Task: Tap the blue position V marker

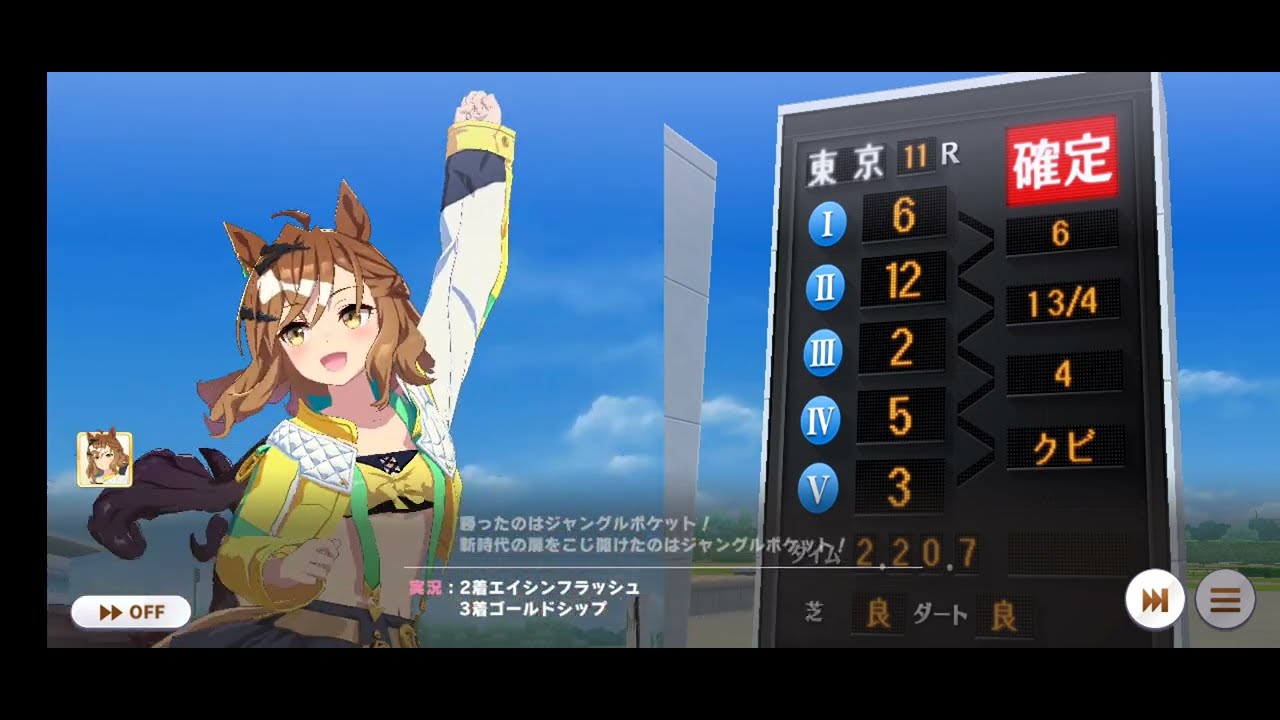Action: coord(818,481)
